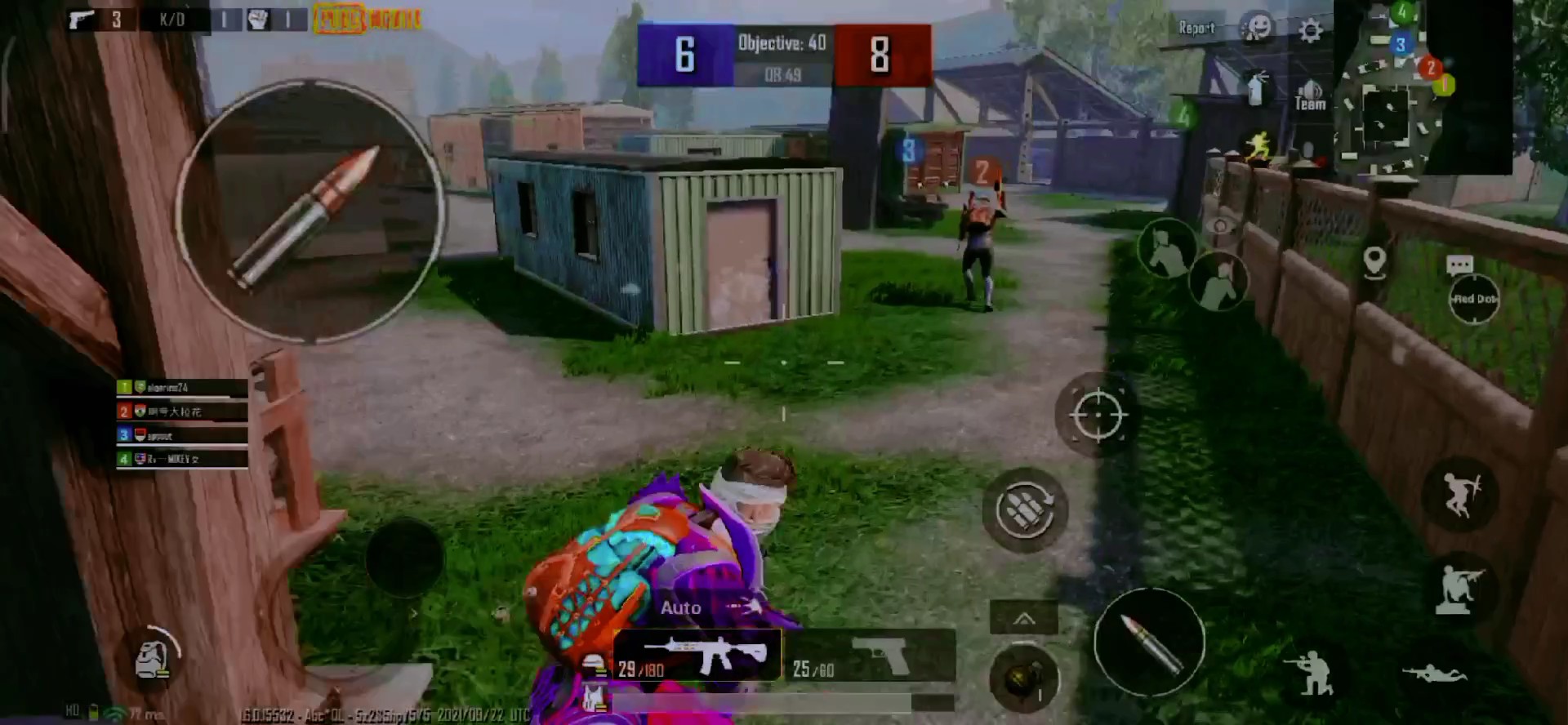This screenshot has height=725, width=1568.
Task: Select the Red Dot sight button
Action: tap(1474, 299)
